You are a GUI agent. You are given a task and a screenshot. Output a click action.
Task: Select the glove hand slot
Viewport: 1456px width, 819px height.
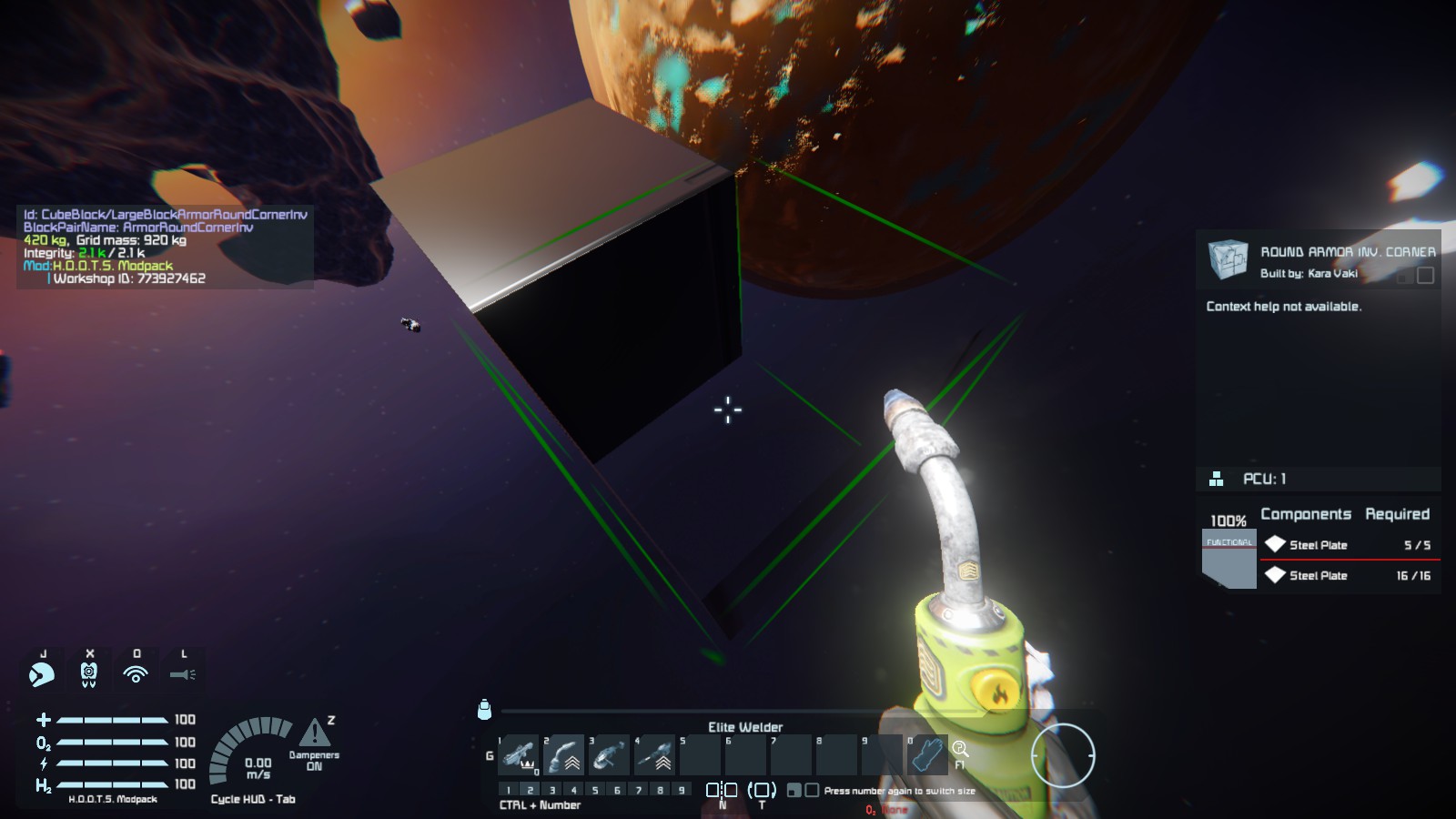(927, 755)
